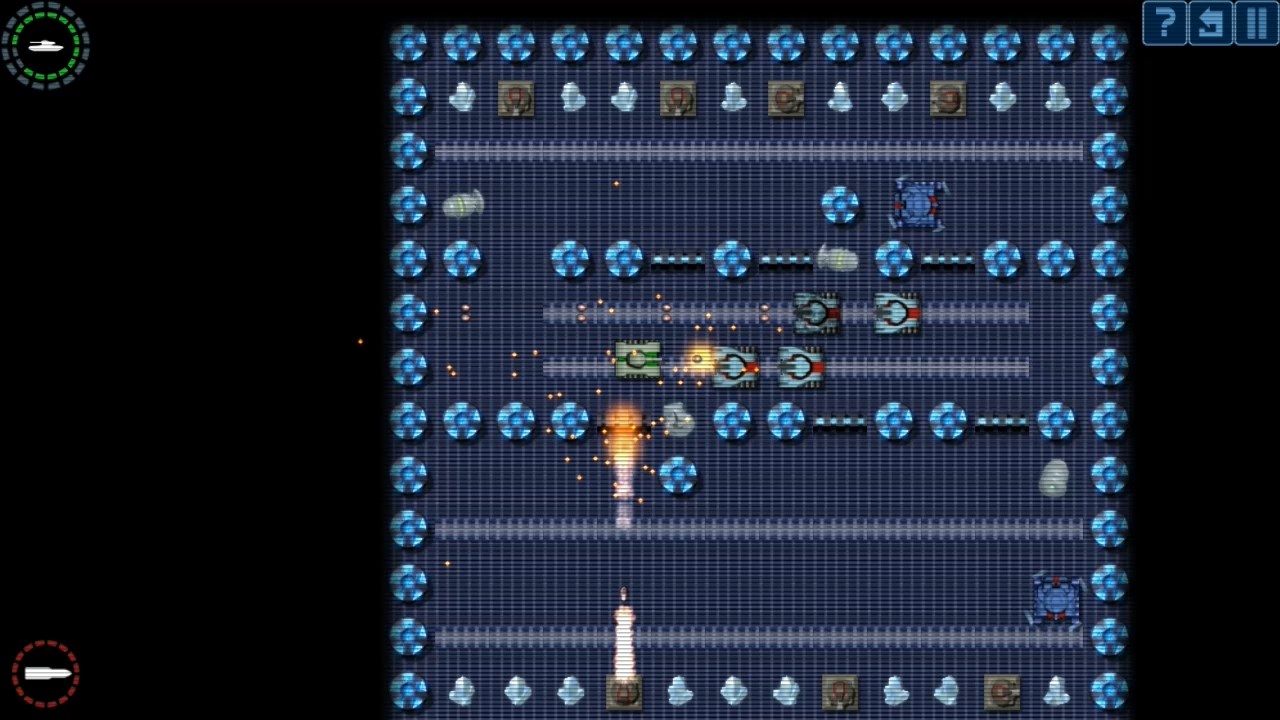Click the green tank health gauge
1280x720 pixels.
coord(45,44)
